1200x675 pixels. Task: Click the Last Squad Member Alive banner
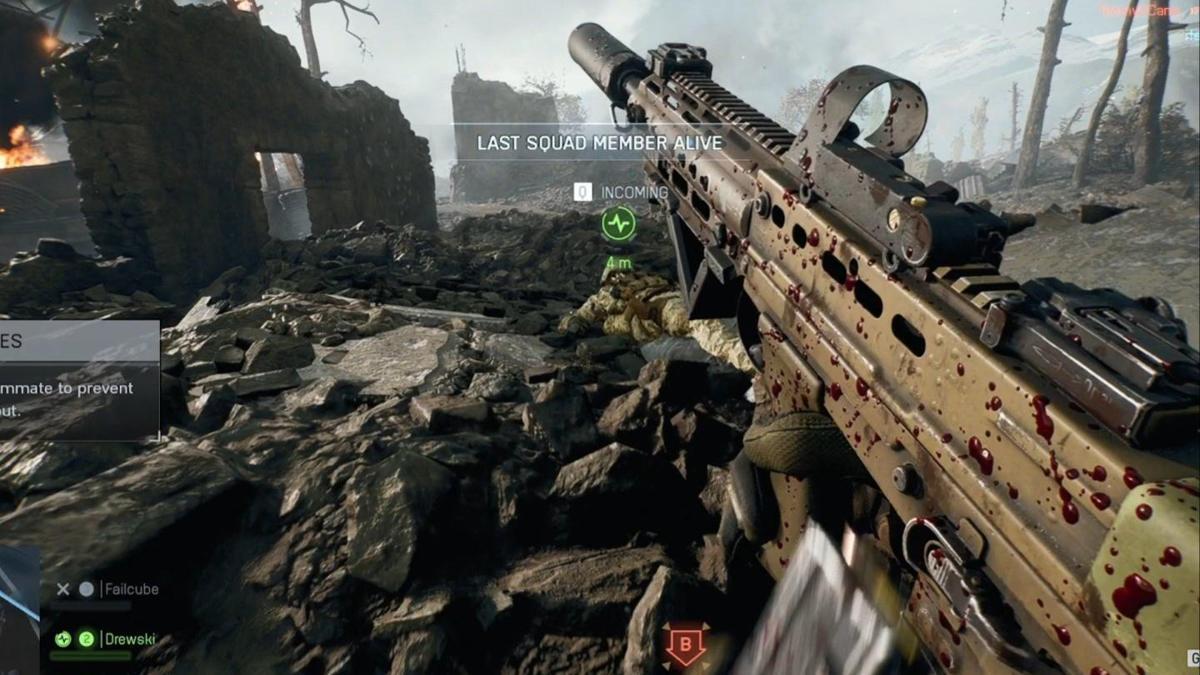tap(599, 143)
